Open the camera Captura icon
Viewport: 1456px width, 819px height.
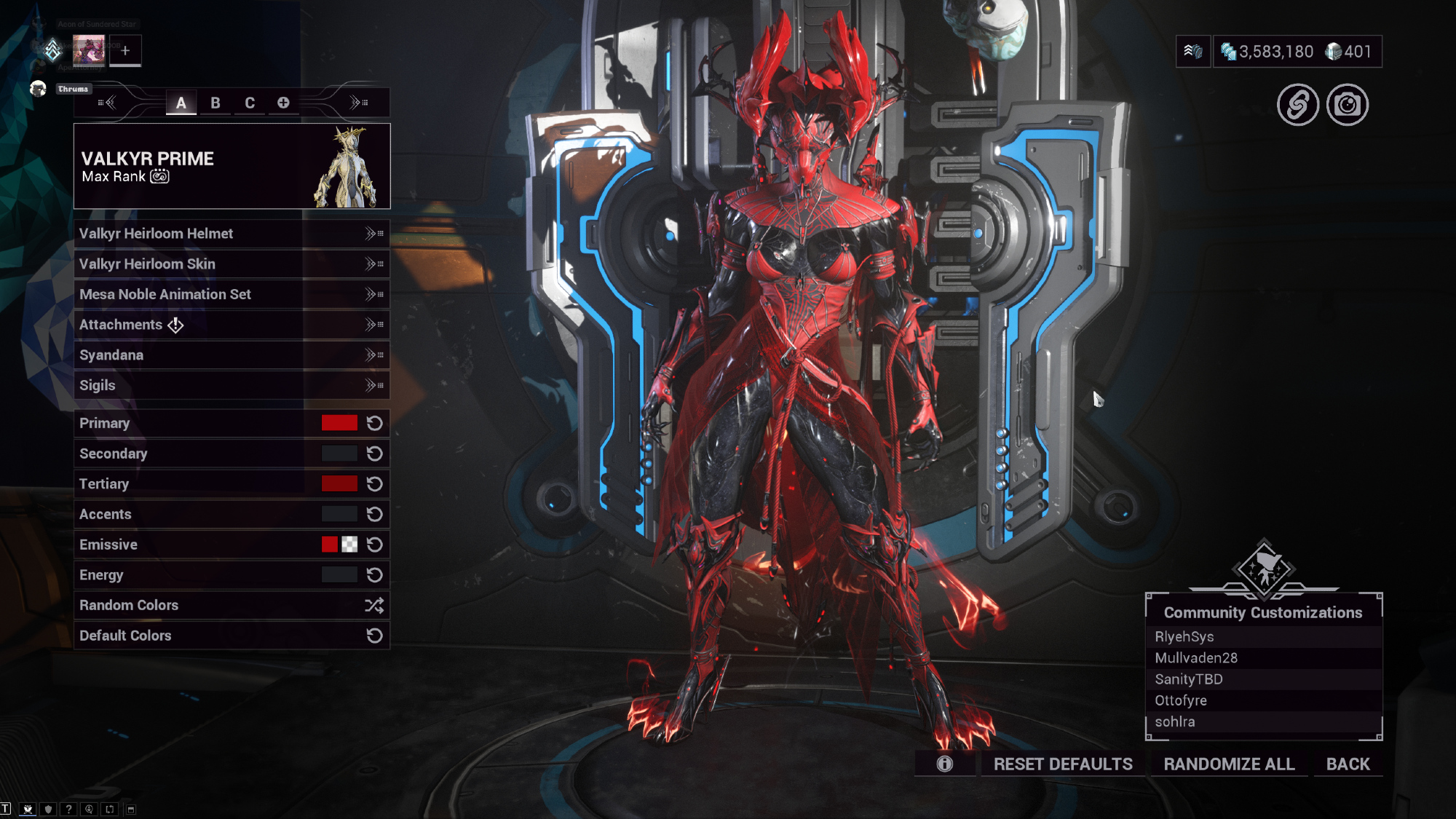pos(1348,106)
